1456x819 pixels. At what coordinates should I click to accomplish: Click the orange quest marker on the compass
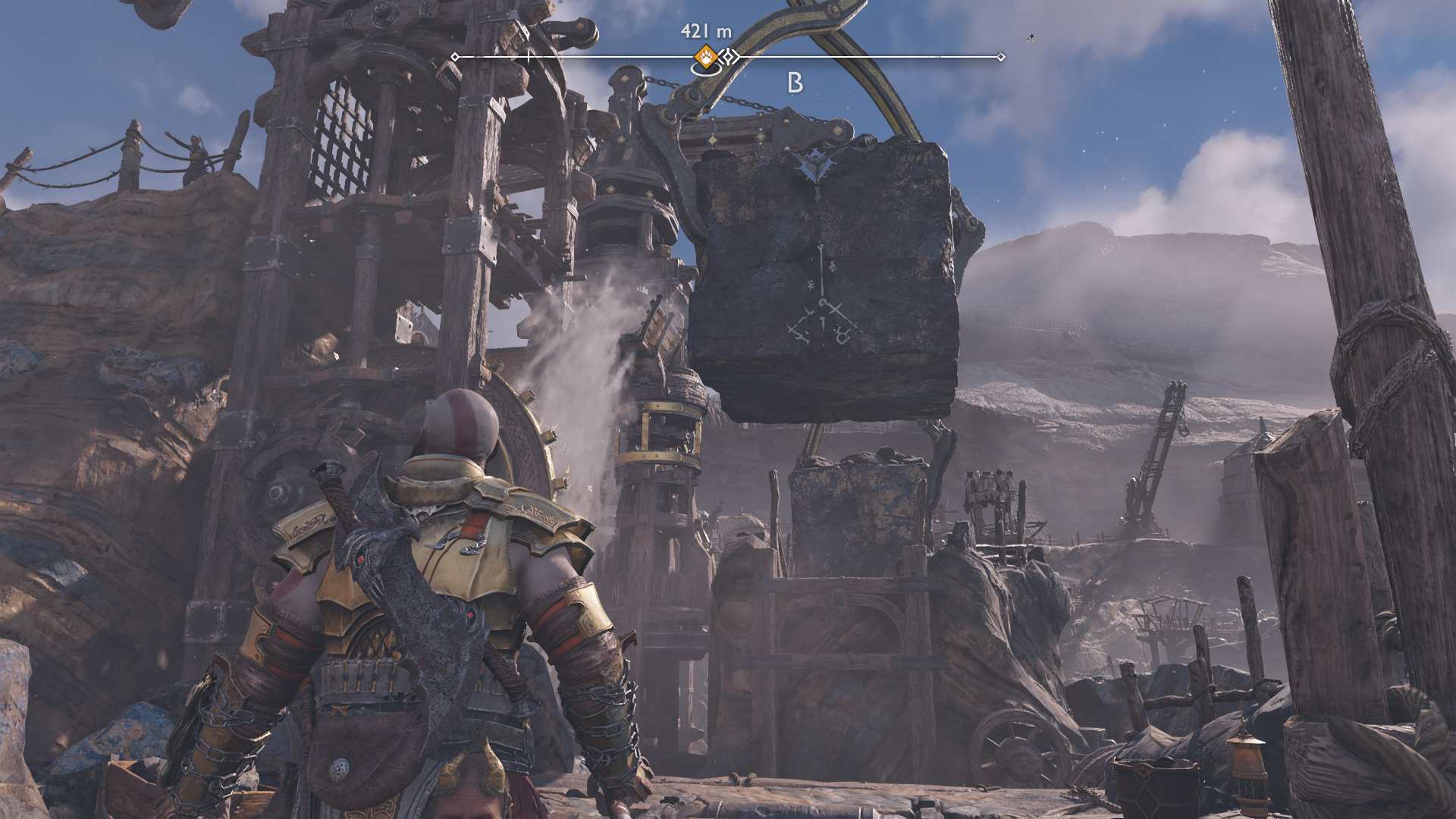point(706,56)
